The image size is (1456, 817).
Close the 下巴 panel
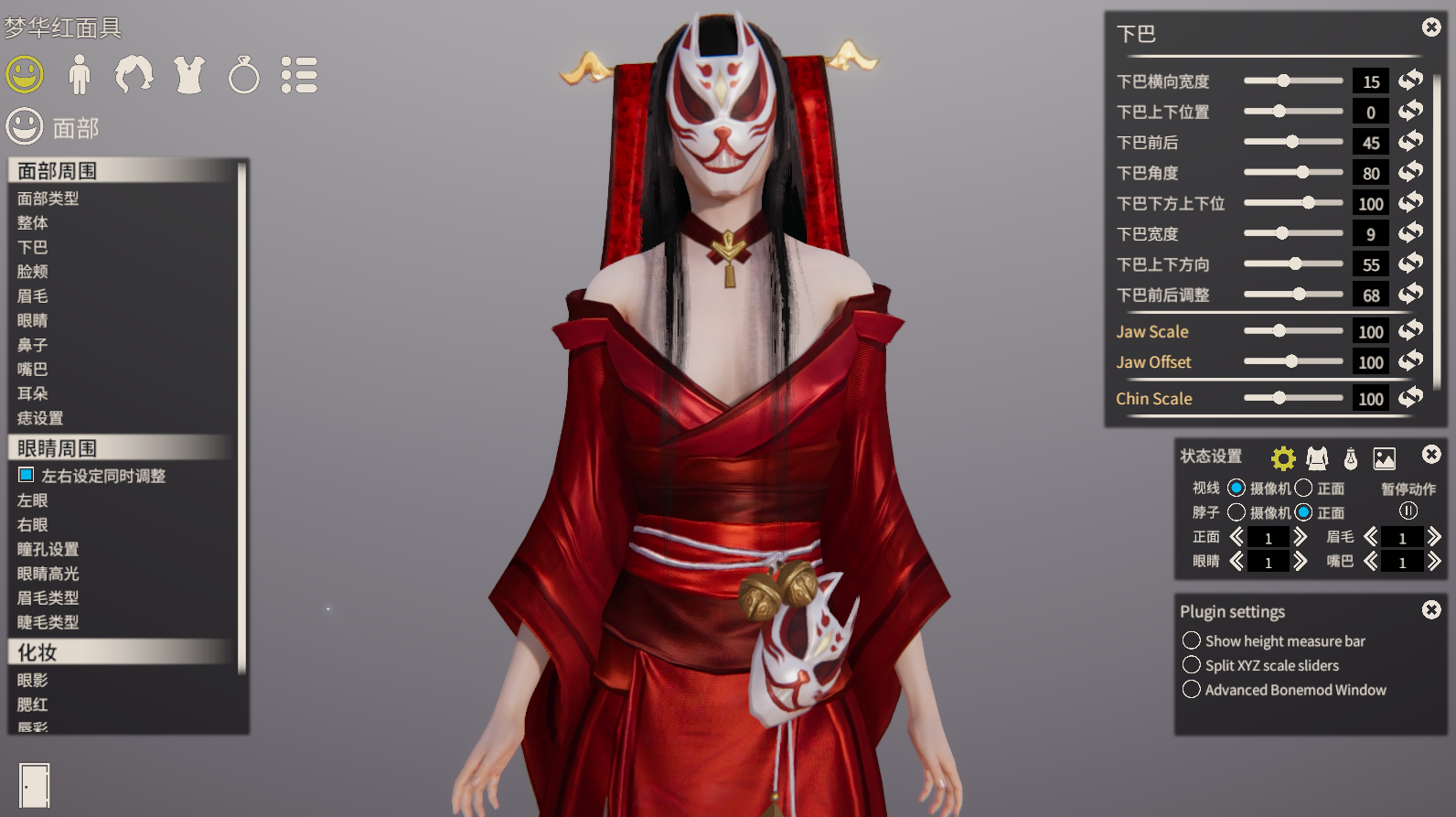[1431, 27]
